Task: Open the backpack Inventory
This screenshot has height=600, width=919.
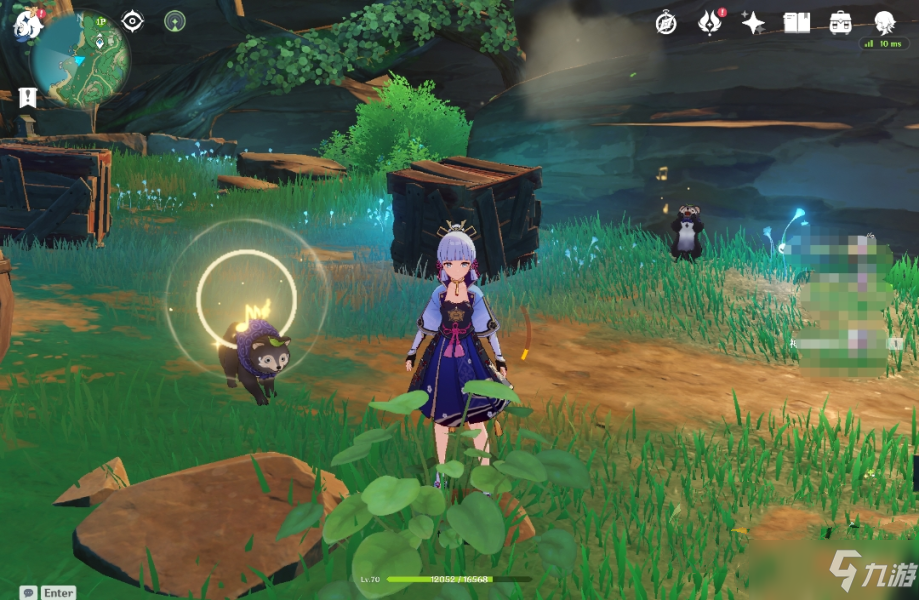Action: tap(841, 22)
